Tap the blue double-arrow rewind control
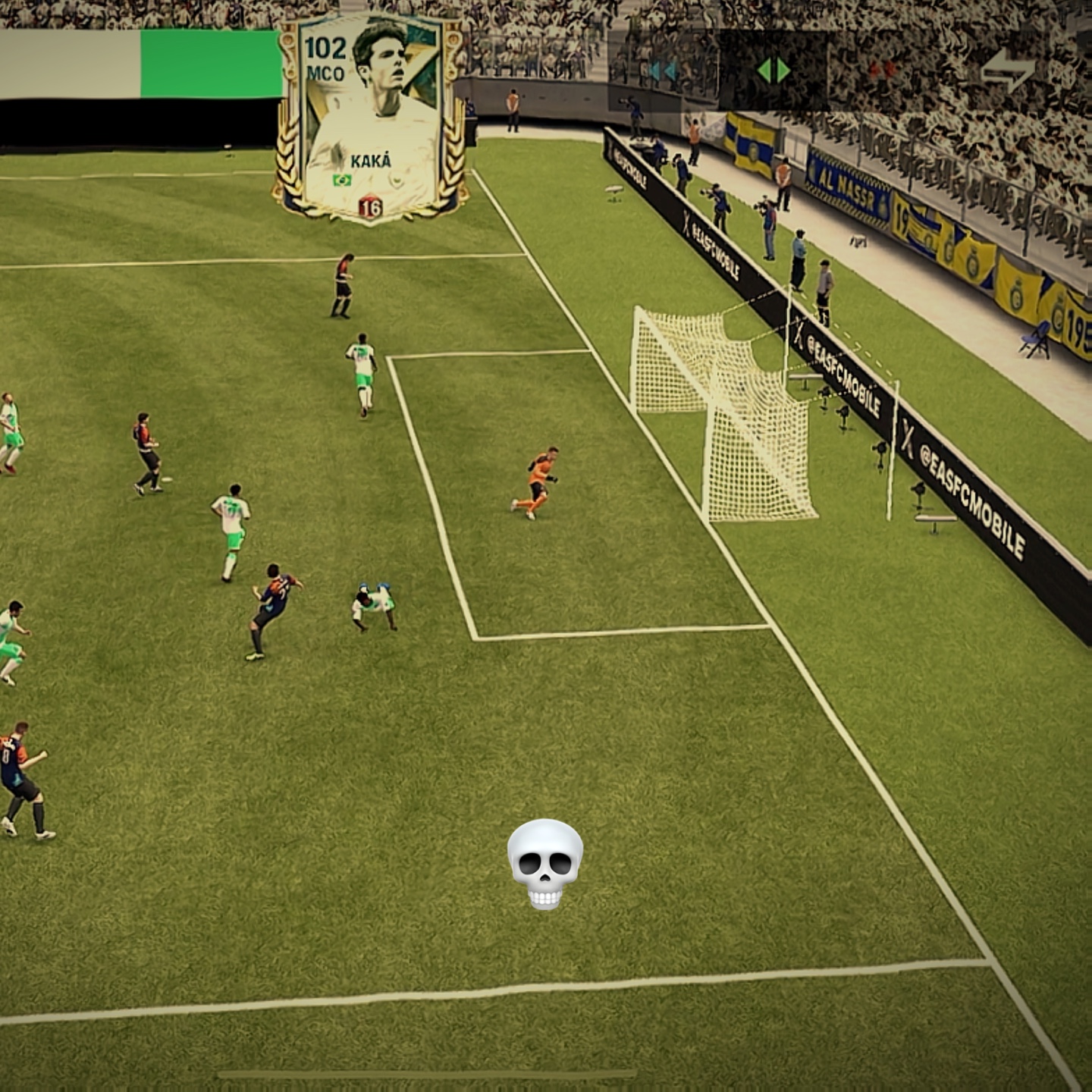1092x1092 pixels. click(x=663, y=71)
